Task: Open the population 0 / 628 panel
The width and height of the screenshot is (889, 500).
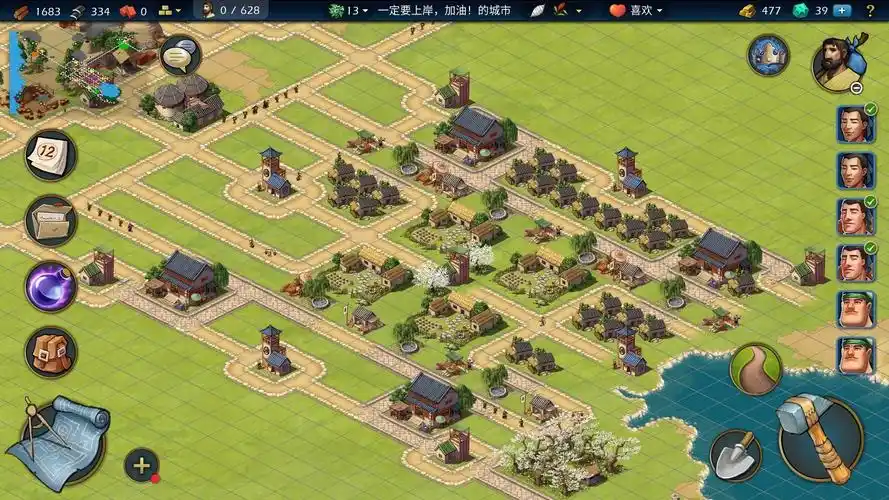Action: pos(230,10)
